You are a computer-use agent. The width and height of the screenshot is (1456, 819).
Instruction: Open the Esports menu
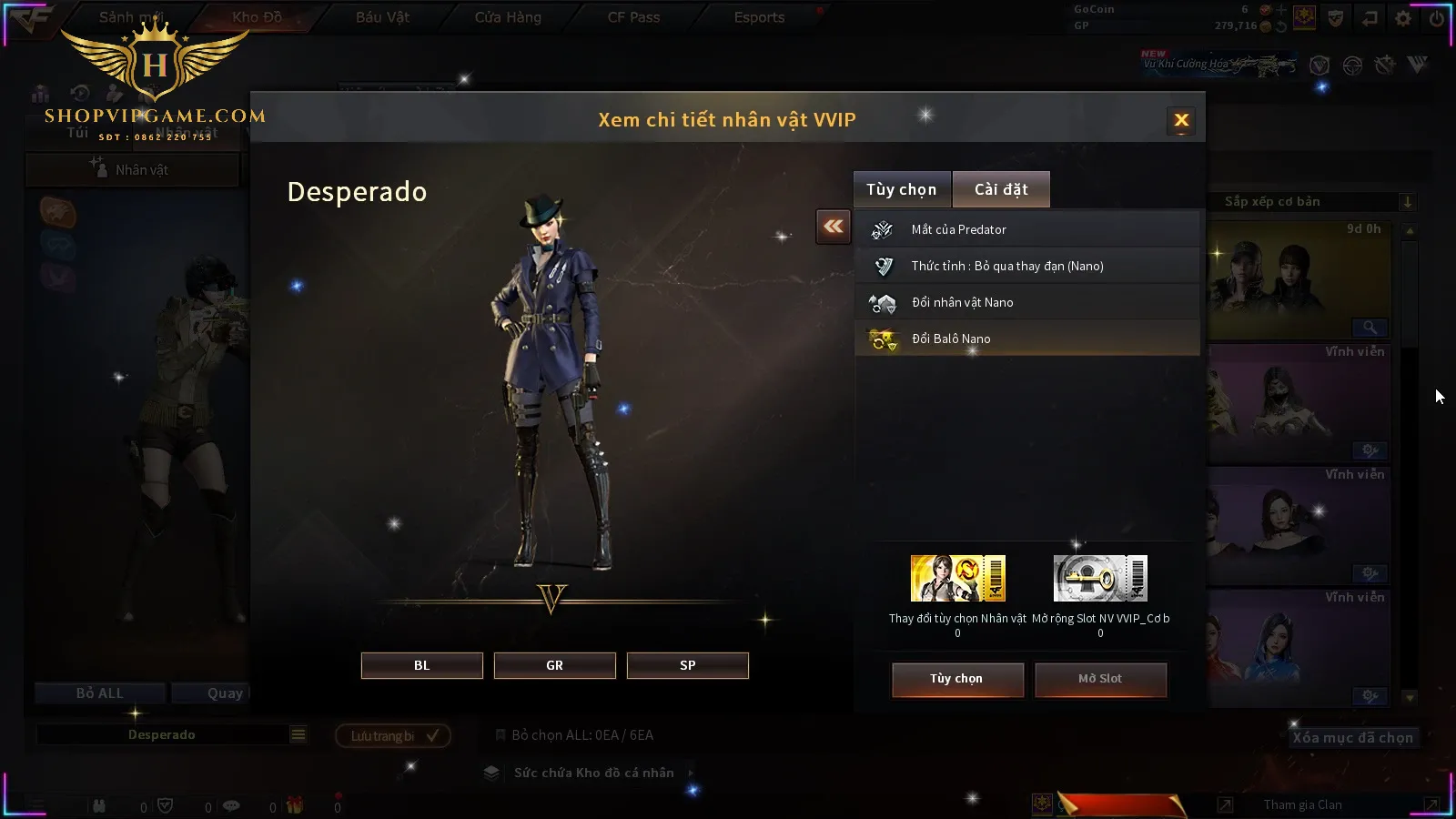[759, 17]
